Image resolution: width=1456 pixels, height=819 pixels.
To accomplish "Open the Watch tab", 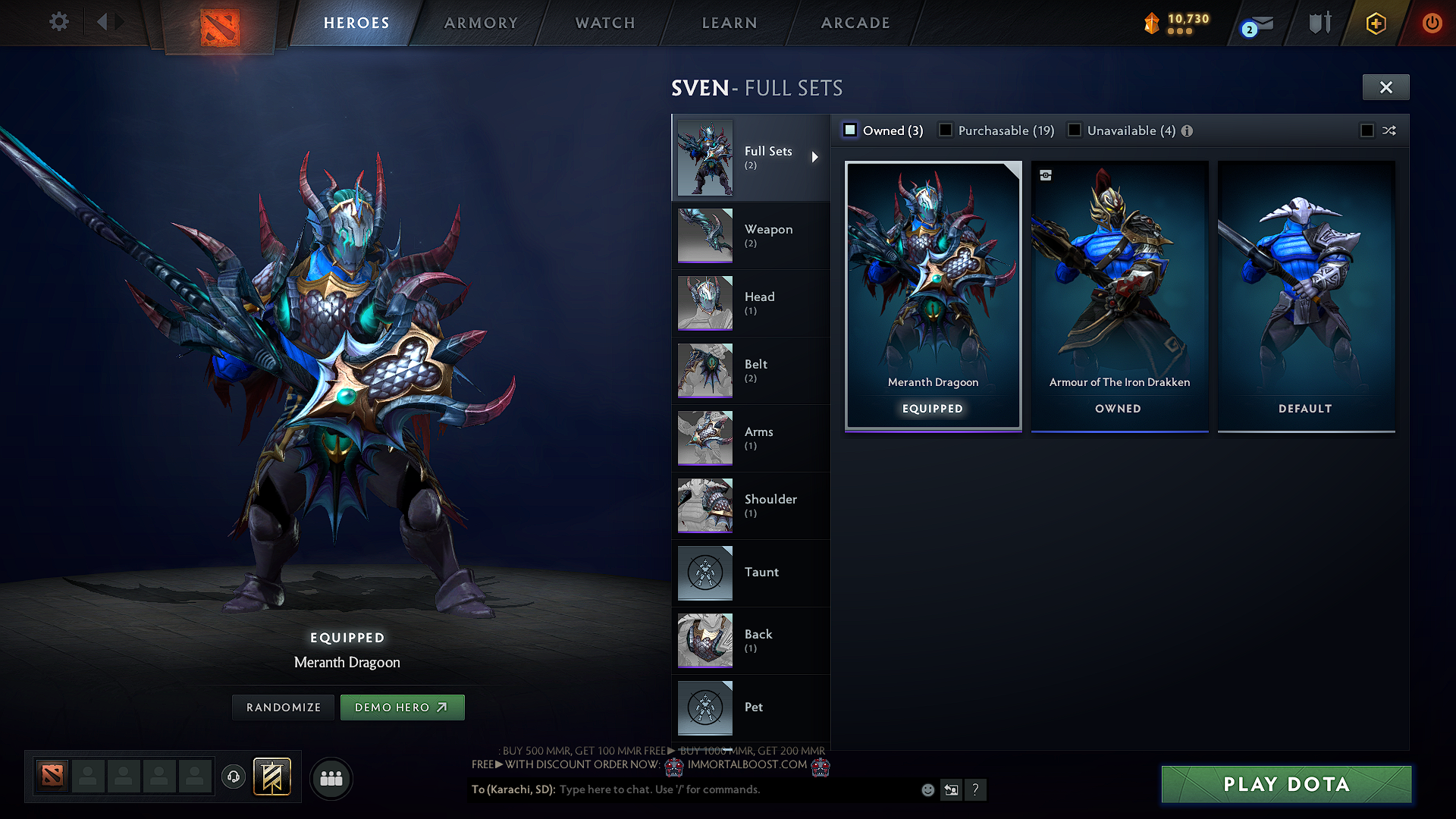I will pyautogui.click(x=605, y=23).
